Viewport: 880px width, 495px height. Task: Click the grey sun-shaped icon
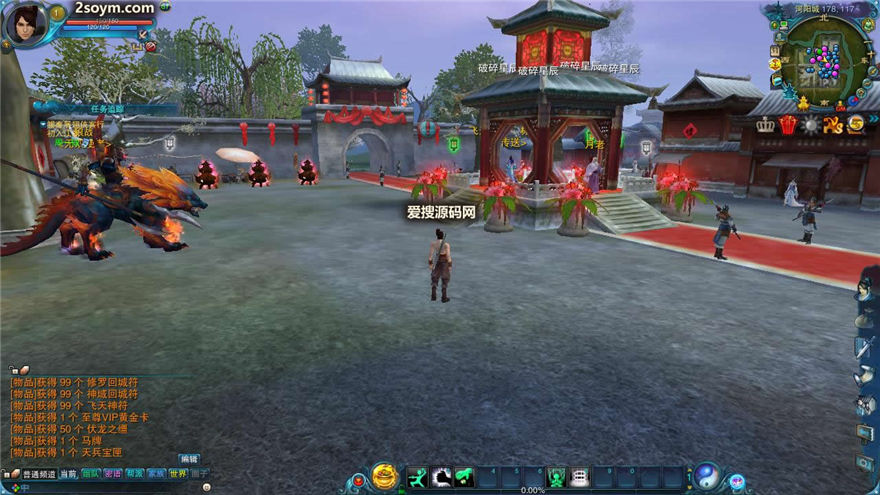(811, 125)
